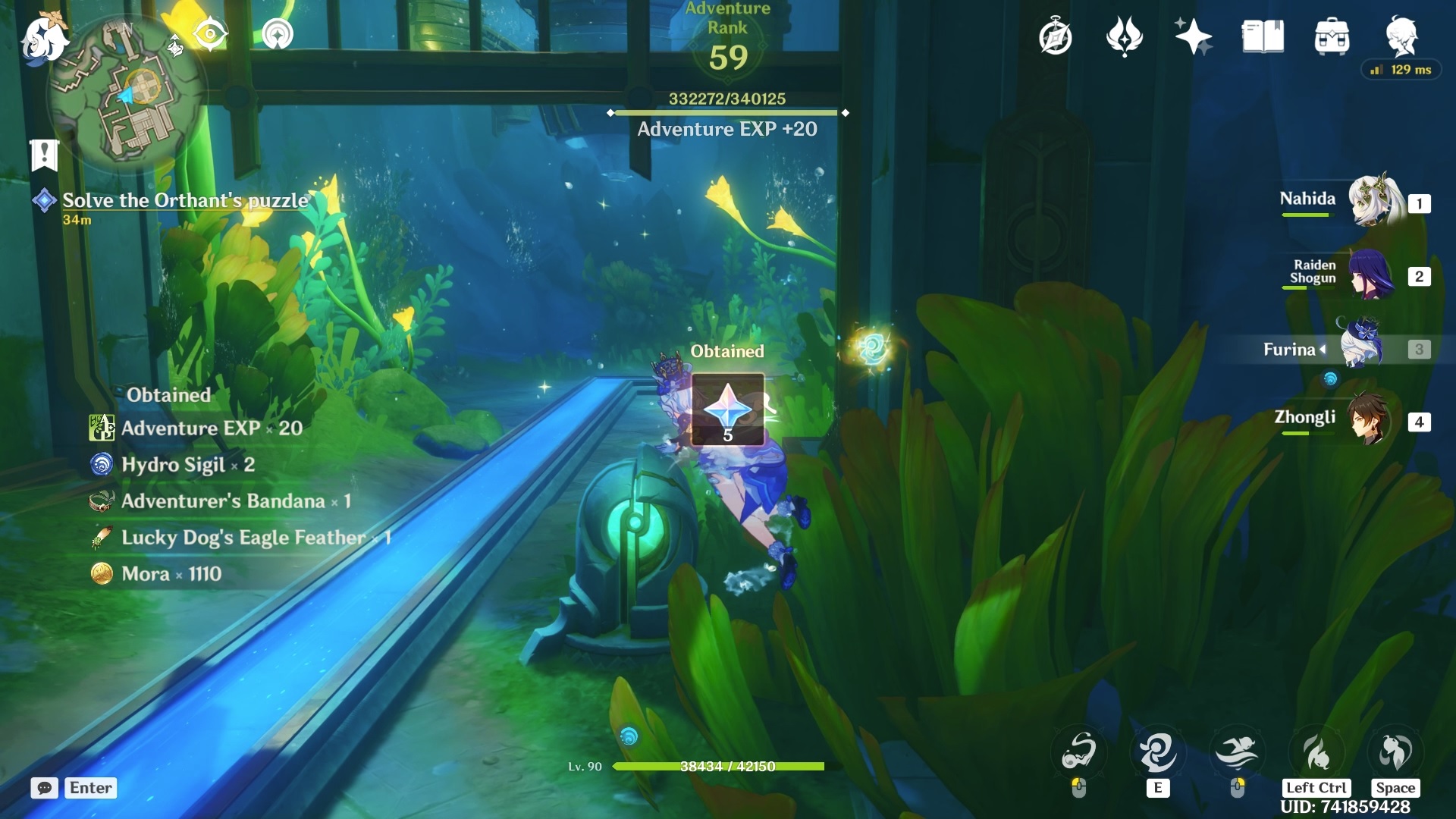This screenshot has height=819, width=1456.
Task: Open the character profile icon
Action: point(1401,35)
